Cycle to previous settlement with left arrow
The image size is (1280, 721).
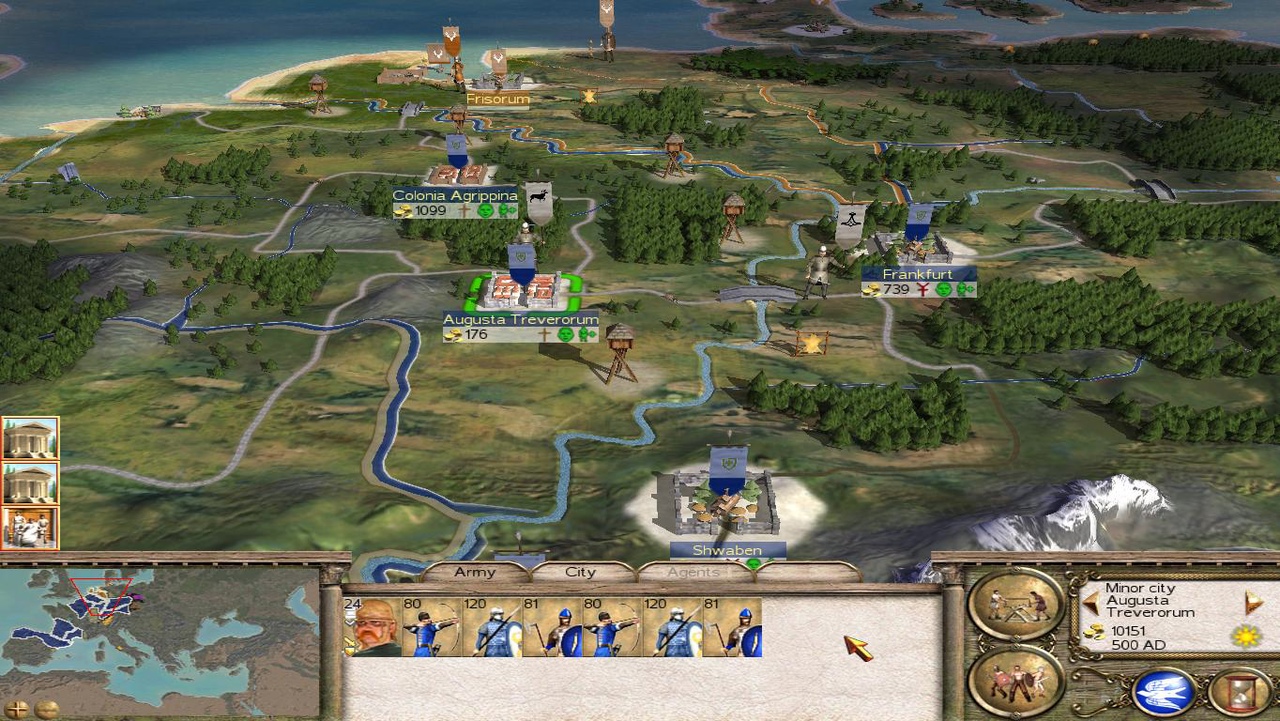click(x=1091, y=603)
